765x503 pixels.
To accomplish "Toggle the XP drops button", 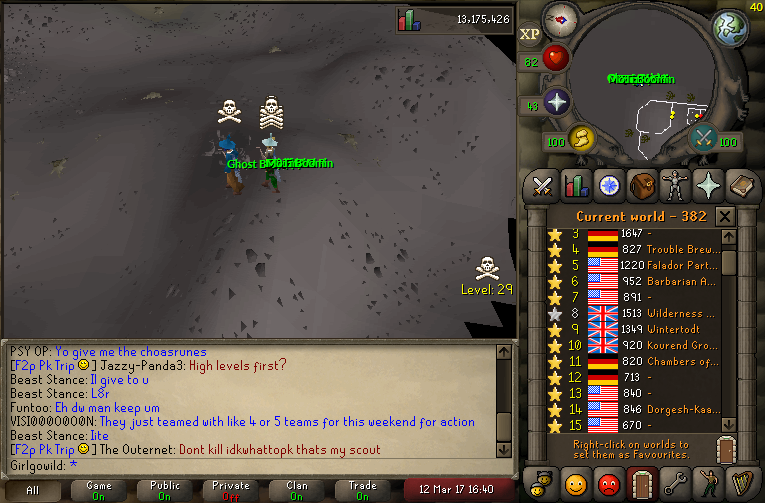I will [530, 33].
